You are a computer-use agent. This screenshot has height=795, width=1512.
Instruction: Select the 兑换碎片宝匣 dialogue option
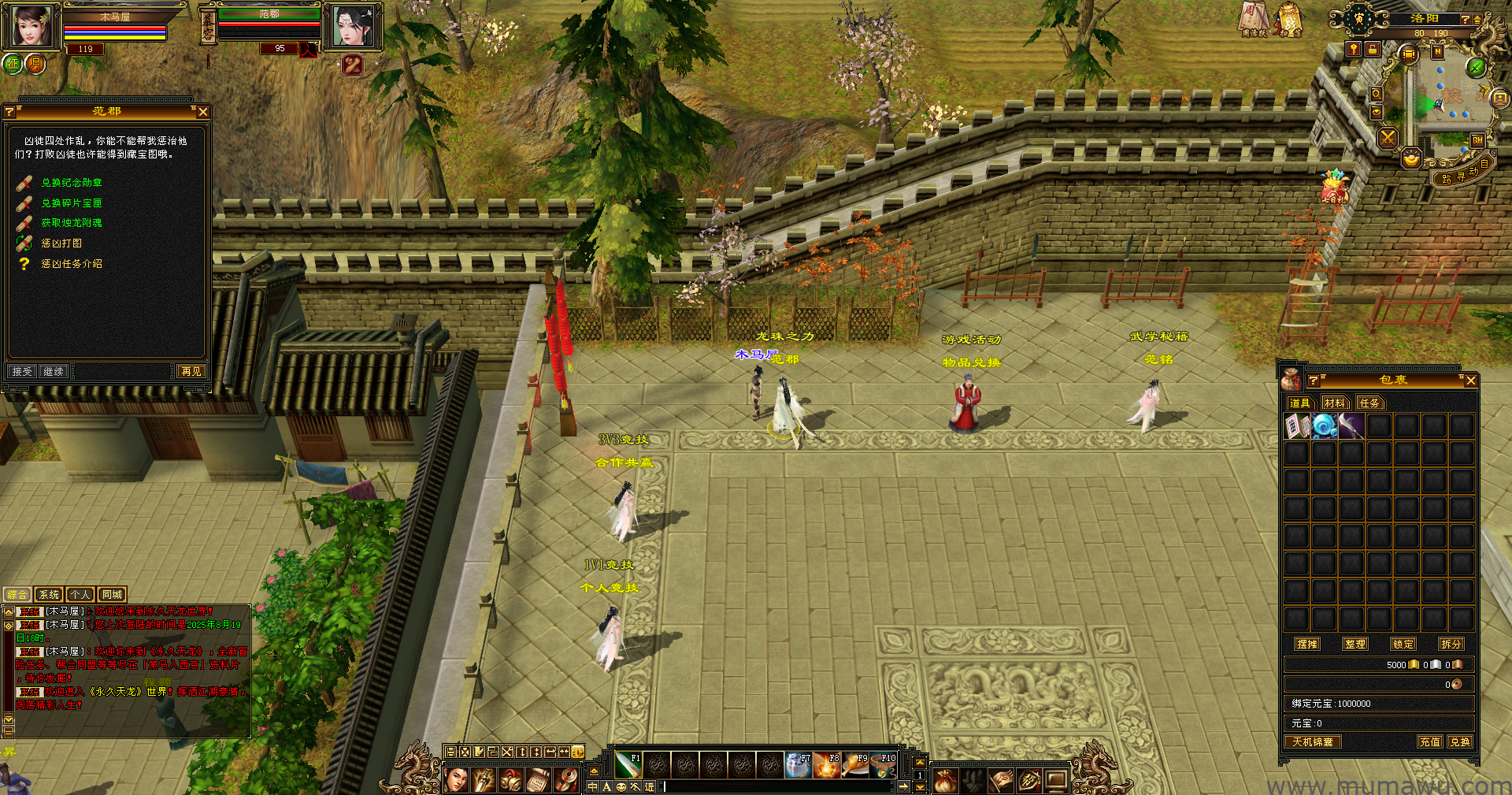click(x=71, y=203)
